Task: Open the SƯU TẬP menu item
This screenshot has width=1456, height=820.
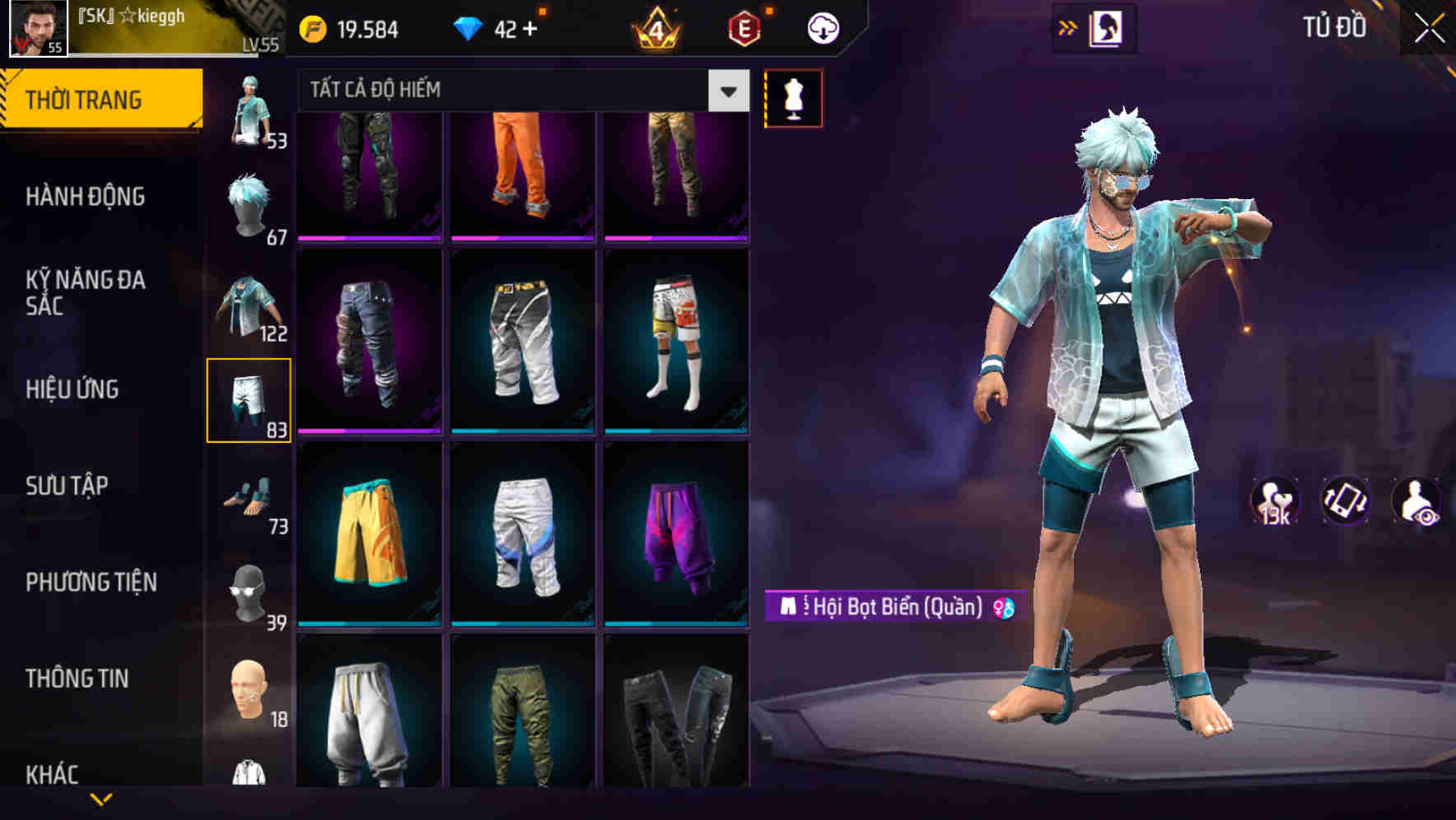Action: 70,486
